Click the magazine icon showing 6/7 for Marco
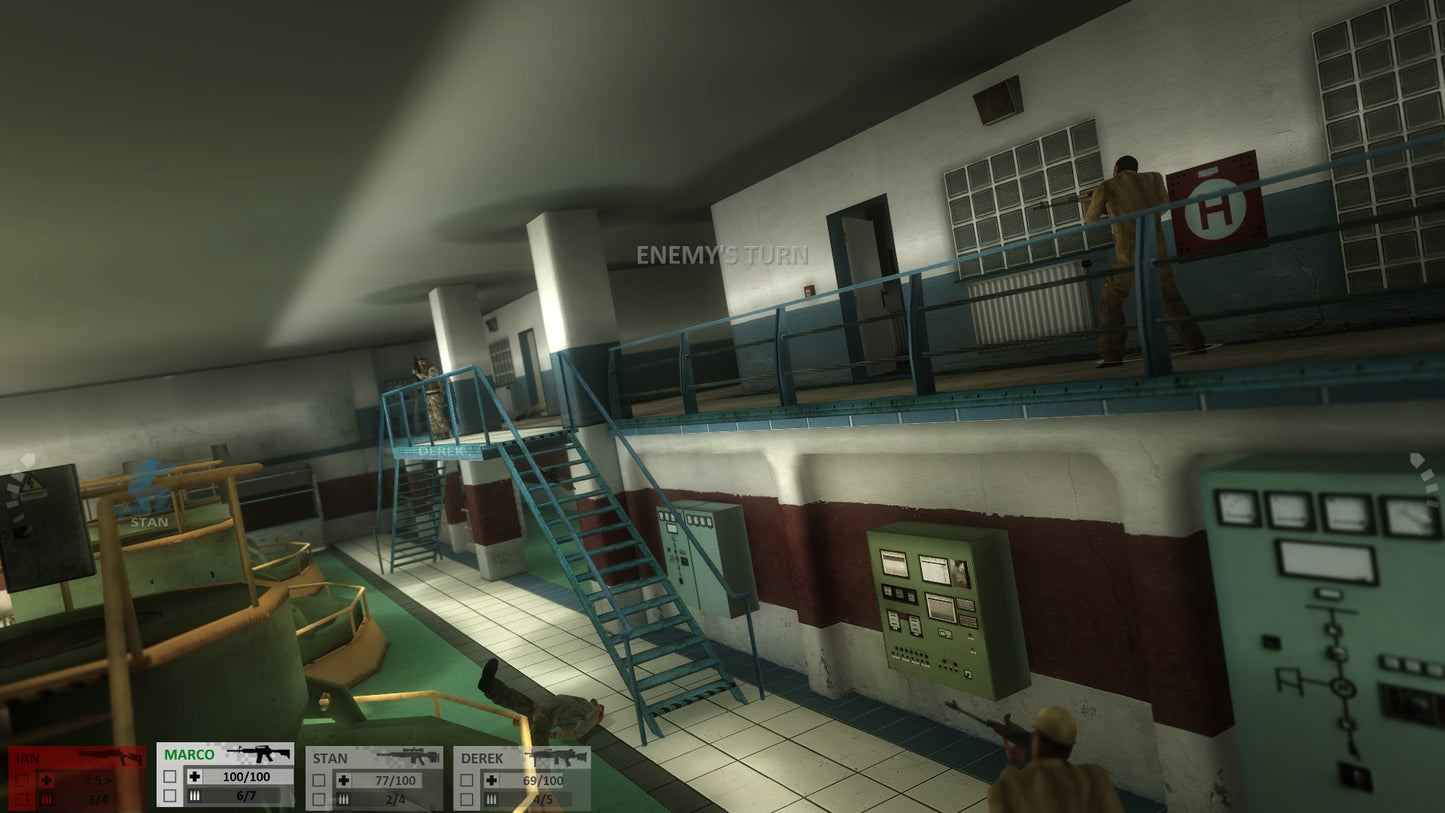The height and width of the screenshot is (813, 1445). tap(195, 795)
